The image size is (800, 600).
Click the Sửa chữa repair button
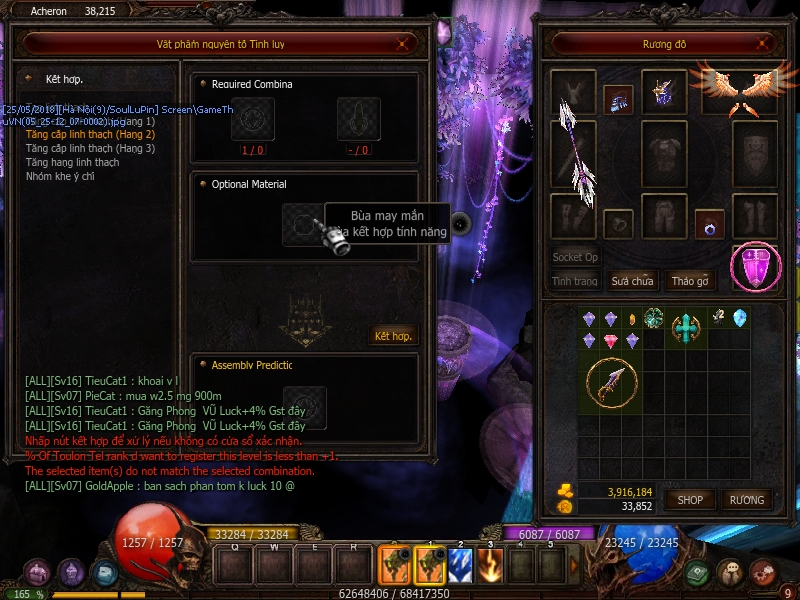coord(632,281)
